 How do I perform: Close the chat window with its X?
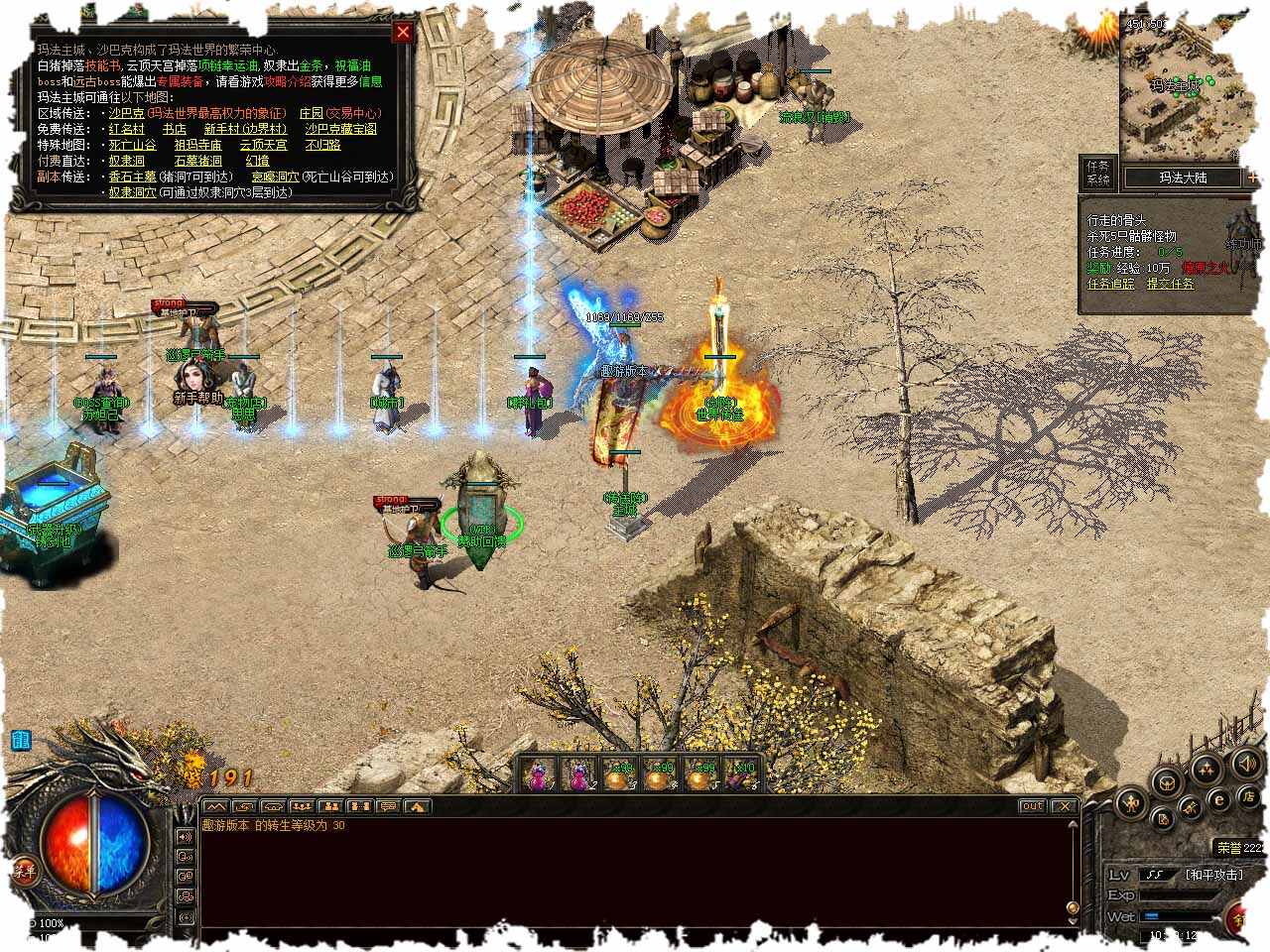point(1064,806)
